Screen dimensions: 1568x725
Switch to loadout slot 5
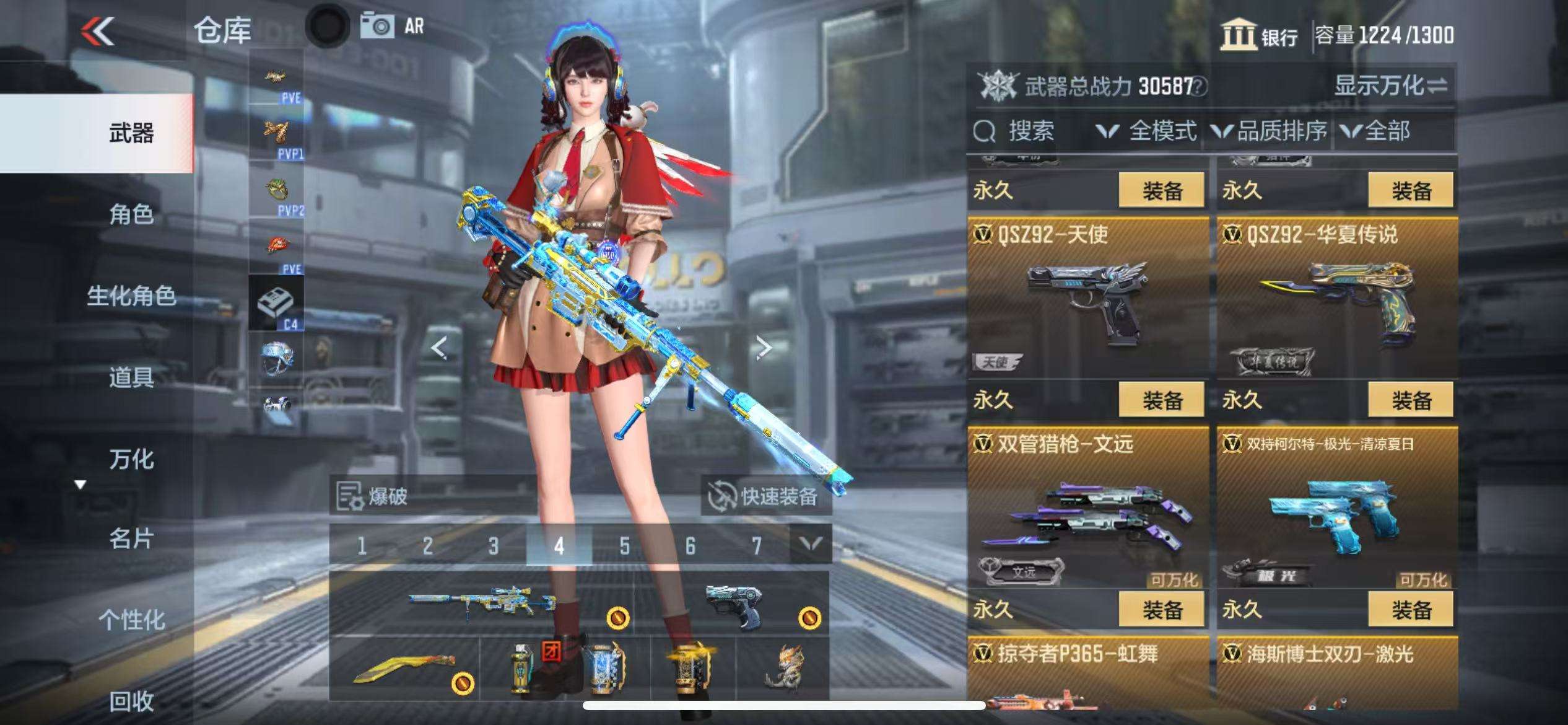pos(624,546)
